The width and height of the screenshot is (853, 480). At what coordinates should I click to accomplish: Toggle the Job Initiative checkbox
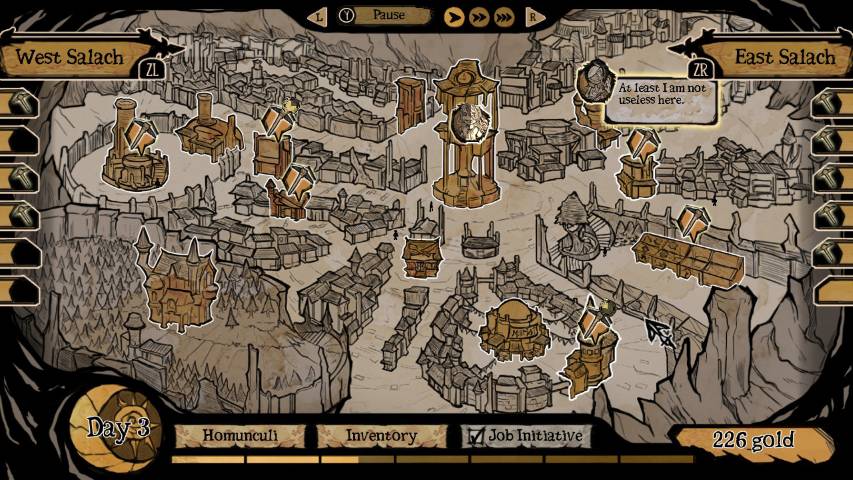tap(475, 436)
